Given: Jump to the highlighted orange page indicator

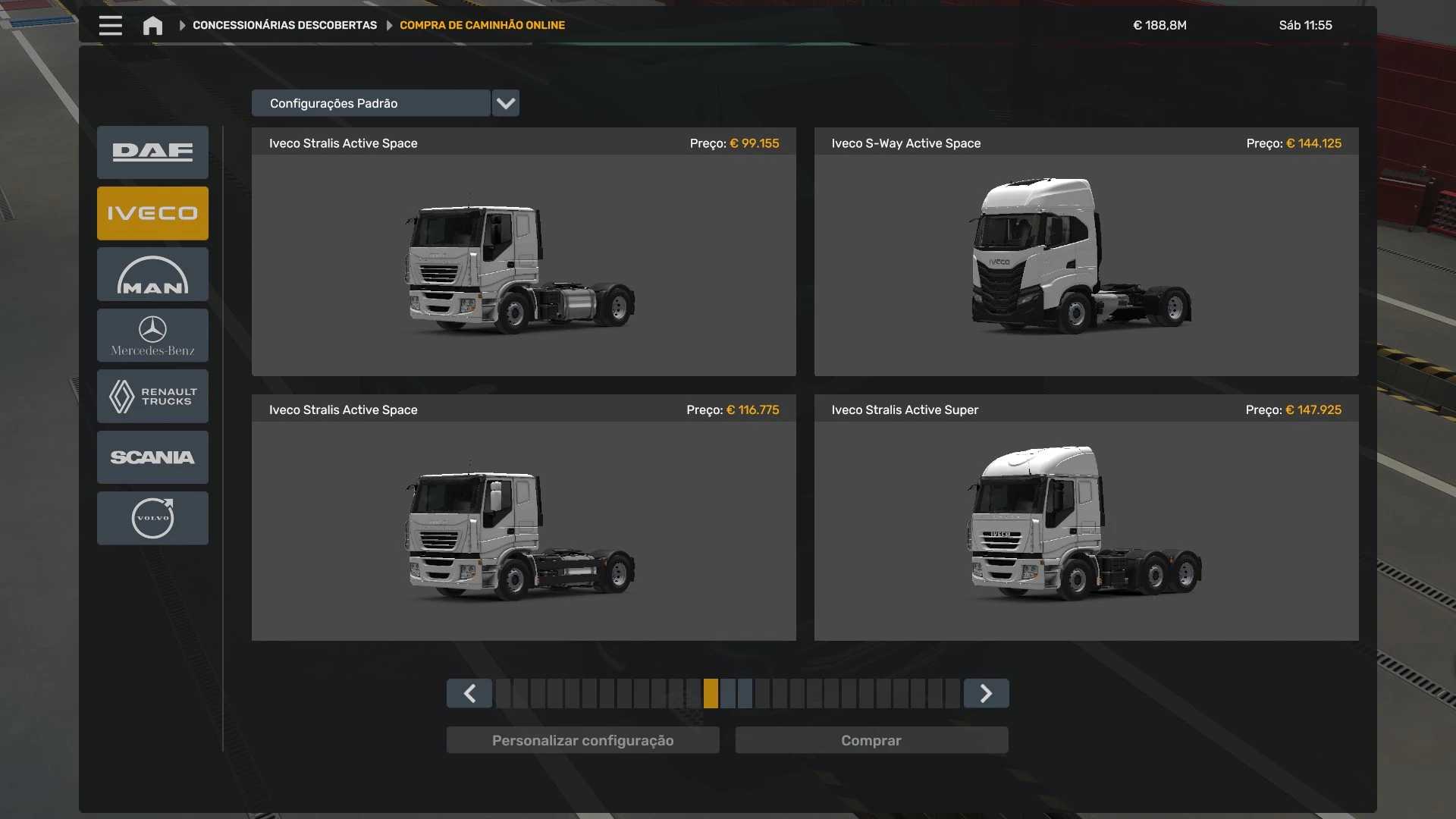Looking at the screenshot, I should (711, 693).
